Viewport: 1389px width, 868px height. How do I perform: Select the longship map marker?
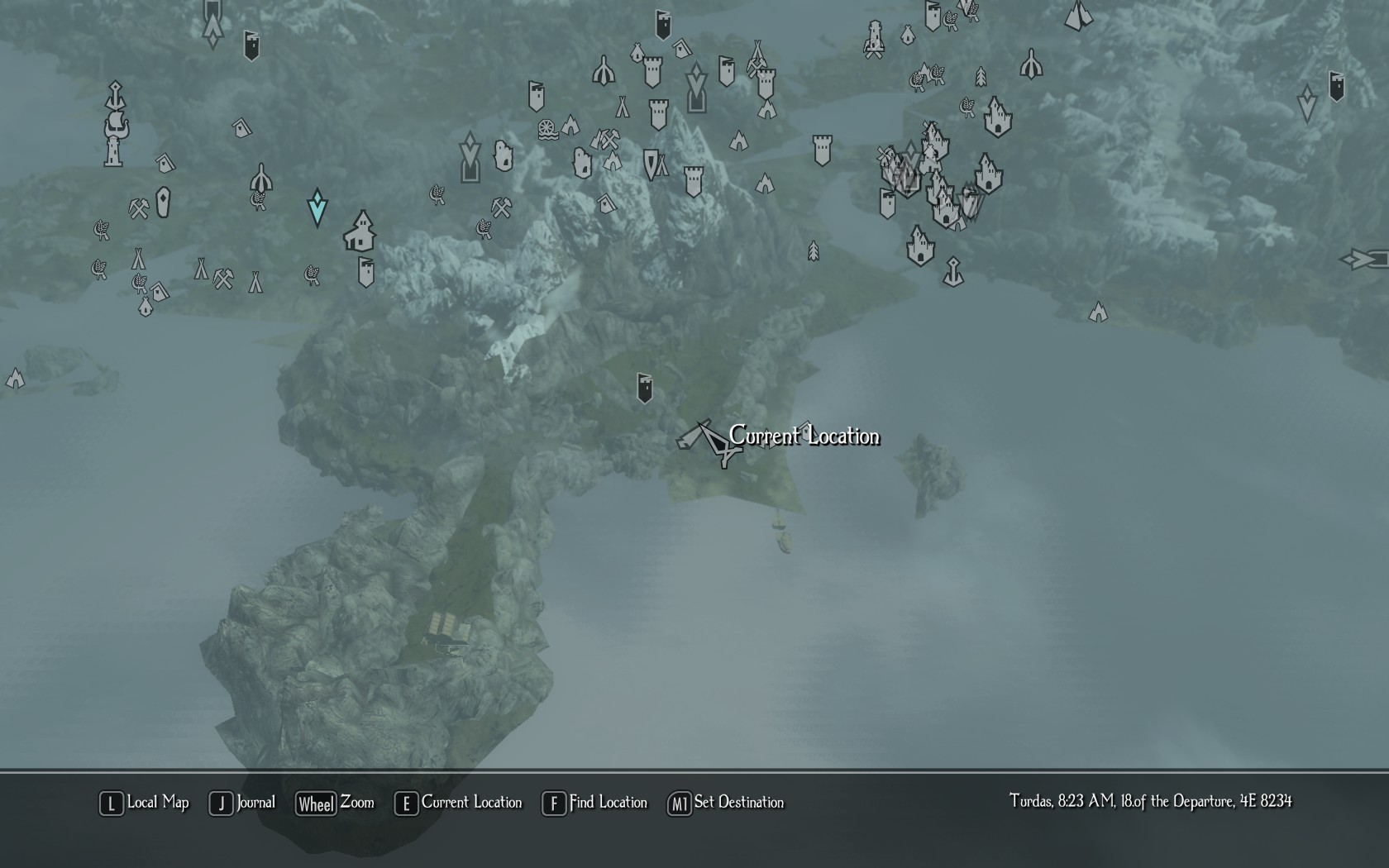coord(117,126)
